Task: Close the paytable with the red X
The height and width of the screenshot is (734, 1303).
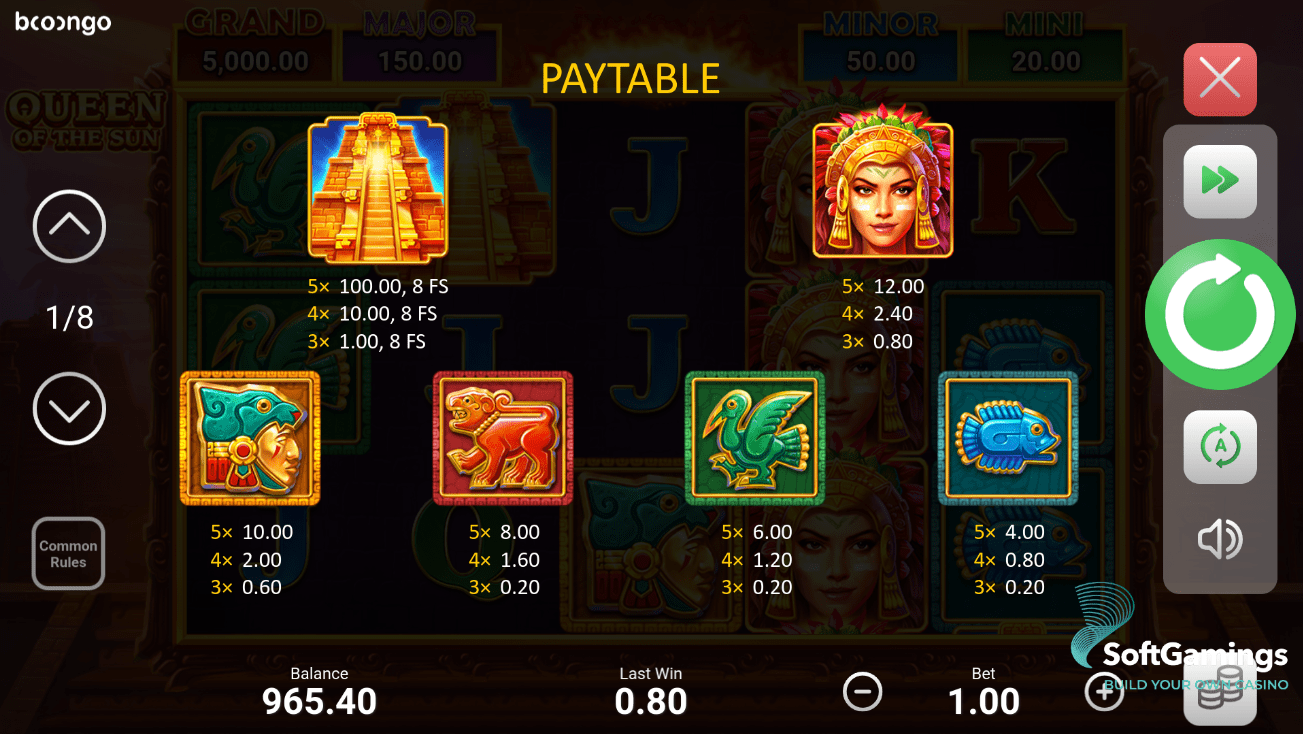Action: (1219, 79)
